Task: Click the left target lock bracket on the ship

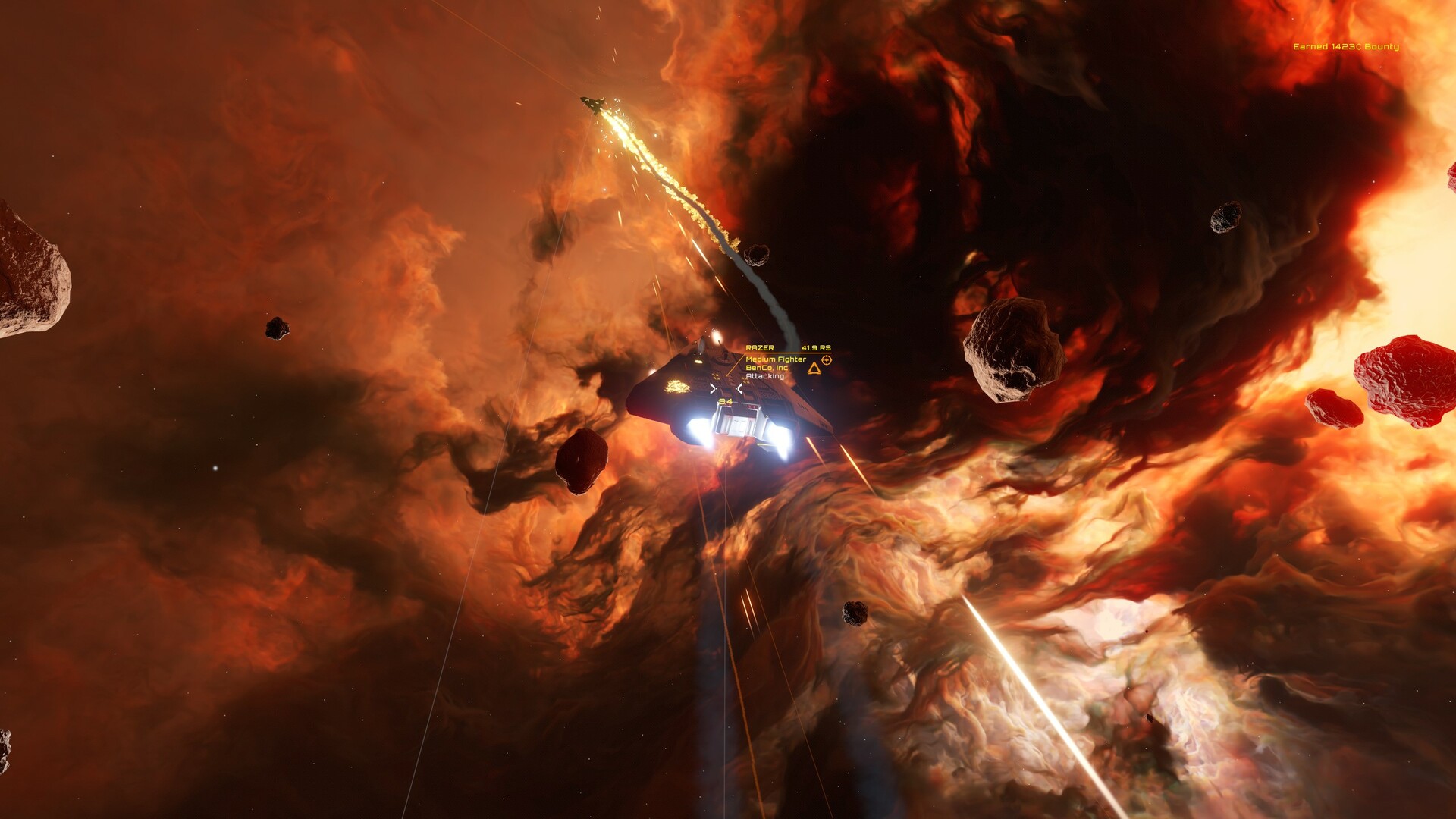Action: (x=713, y=388)
